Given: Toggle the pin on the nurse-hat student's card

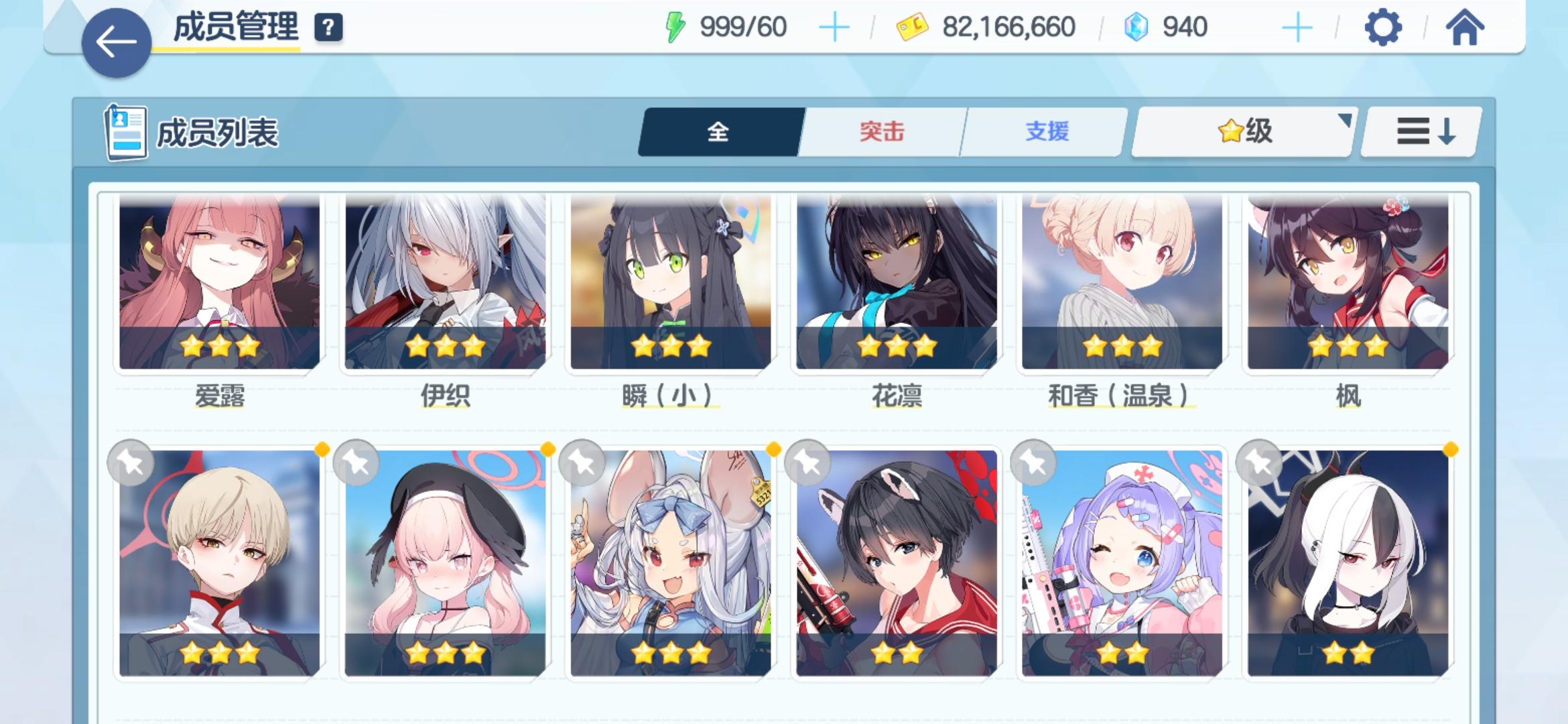Looking at the screenshot, I should tap(1033, 463).
